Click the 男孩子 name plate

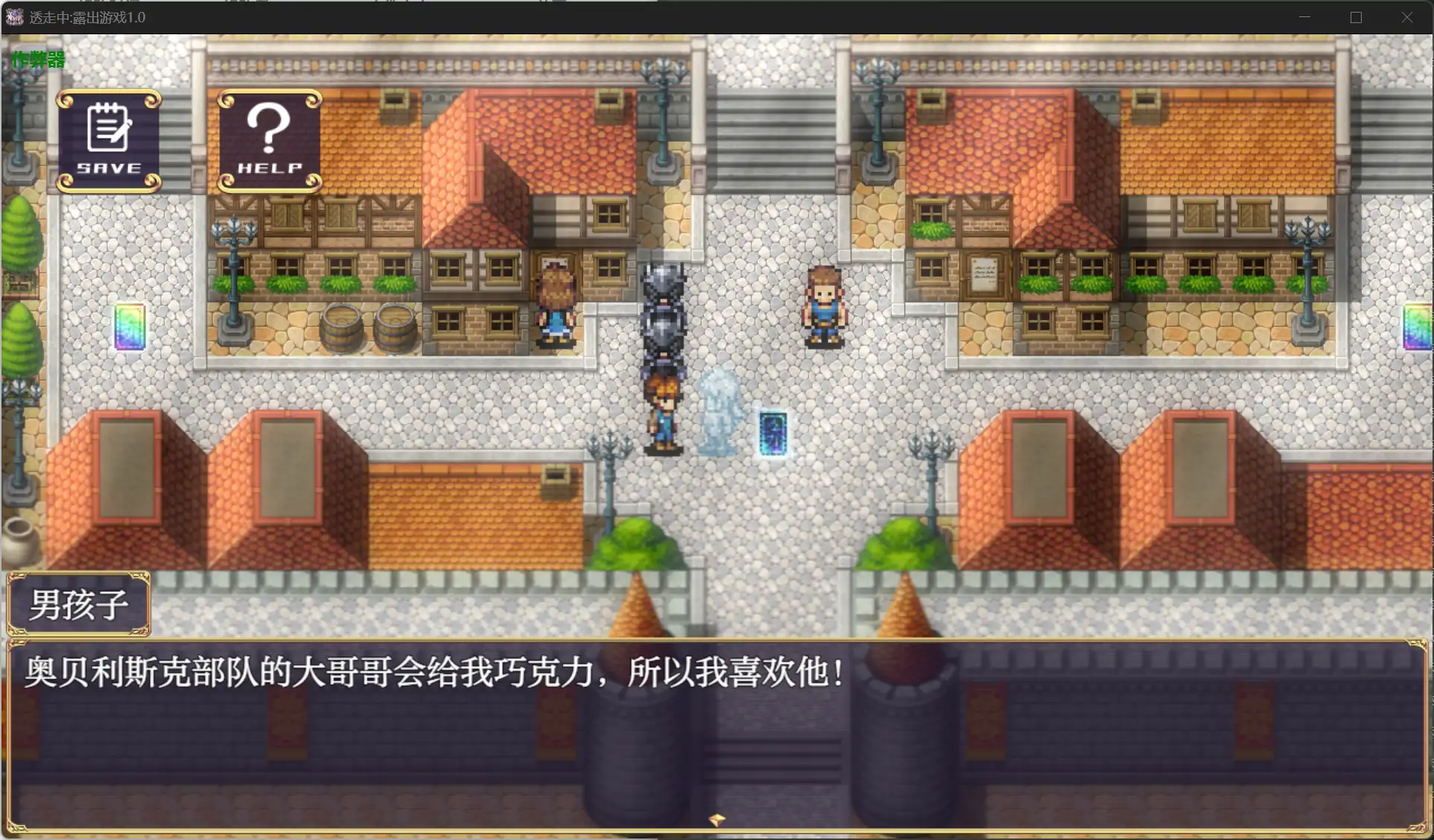[77, 604]
